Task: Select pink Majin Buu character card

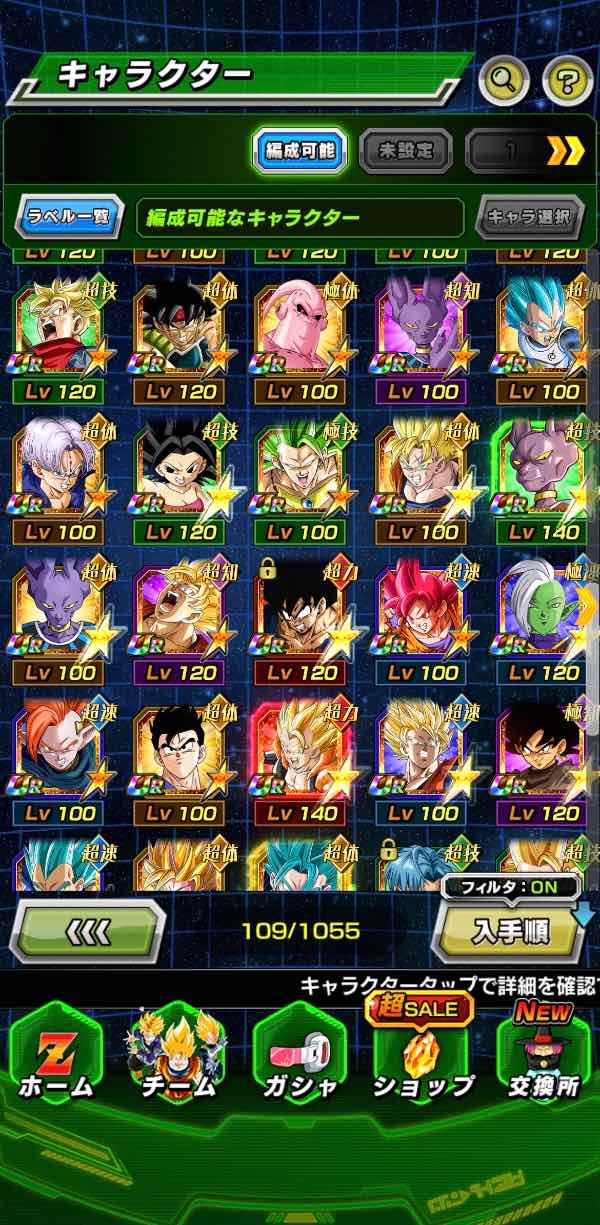Action: pos(300,340)
